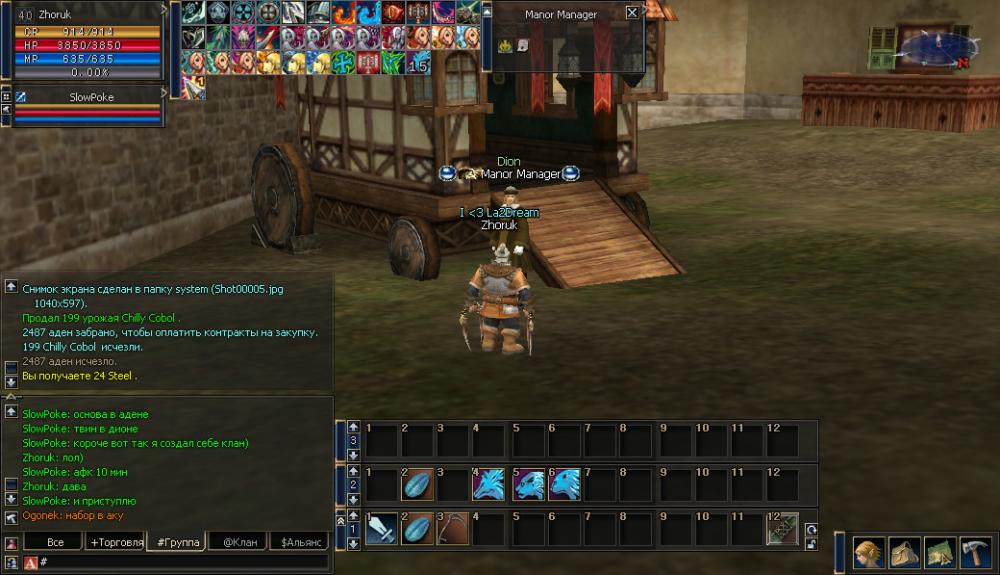Toggle the hotbar lock icon
This screenshot has width=1000, height=575.
[811, 545]
